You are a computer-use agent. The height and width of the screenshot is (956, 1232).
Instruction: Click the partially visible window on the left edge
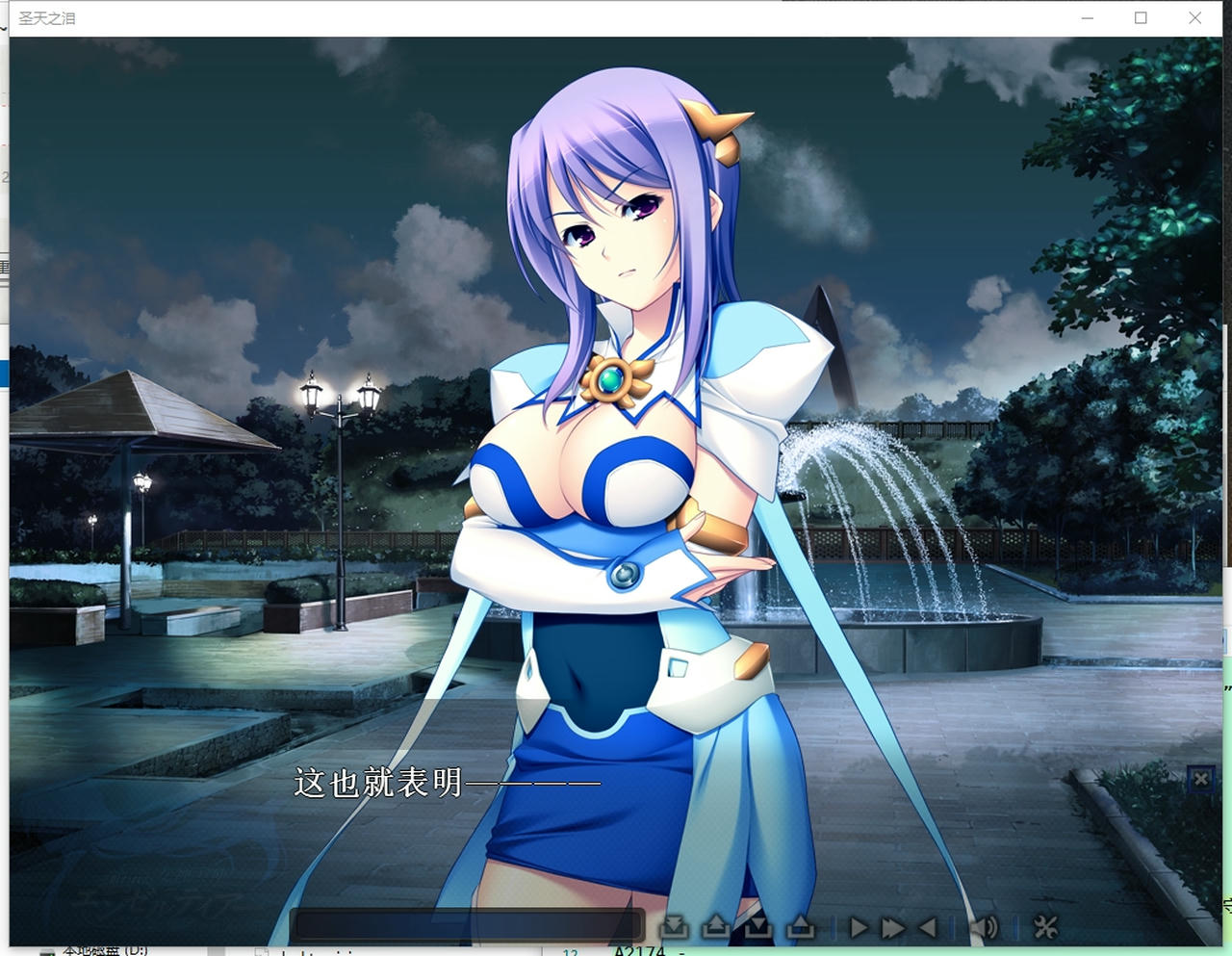click(x=4, y=366)
